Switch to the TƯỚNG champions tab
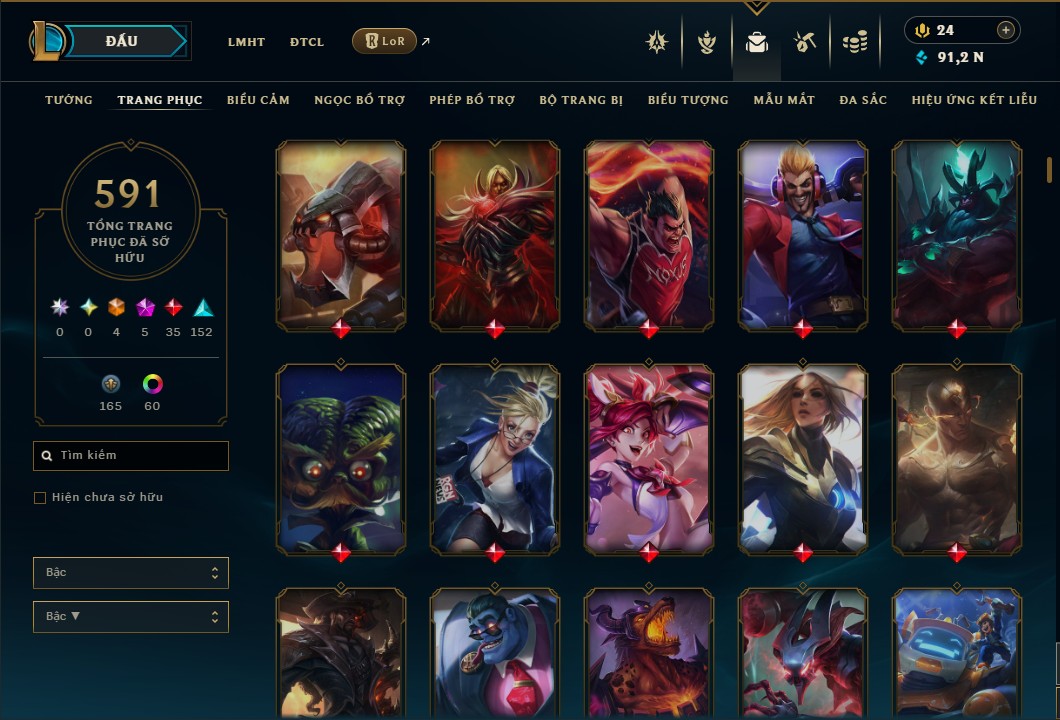1060x720 pixels. pos(69,100)
